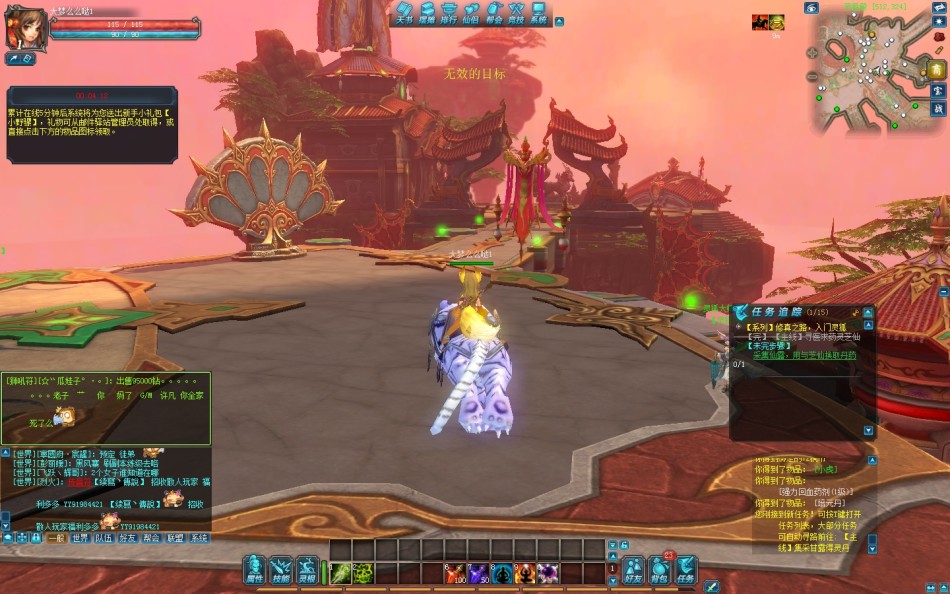Switch chat to the 世界 channel tab
Viewport: 950px width, 594px height.
click(80, 538)
